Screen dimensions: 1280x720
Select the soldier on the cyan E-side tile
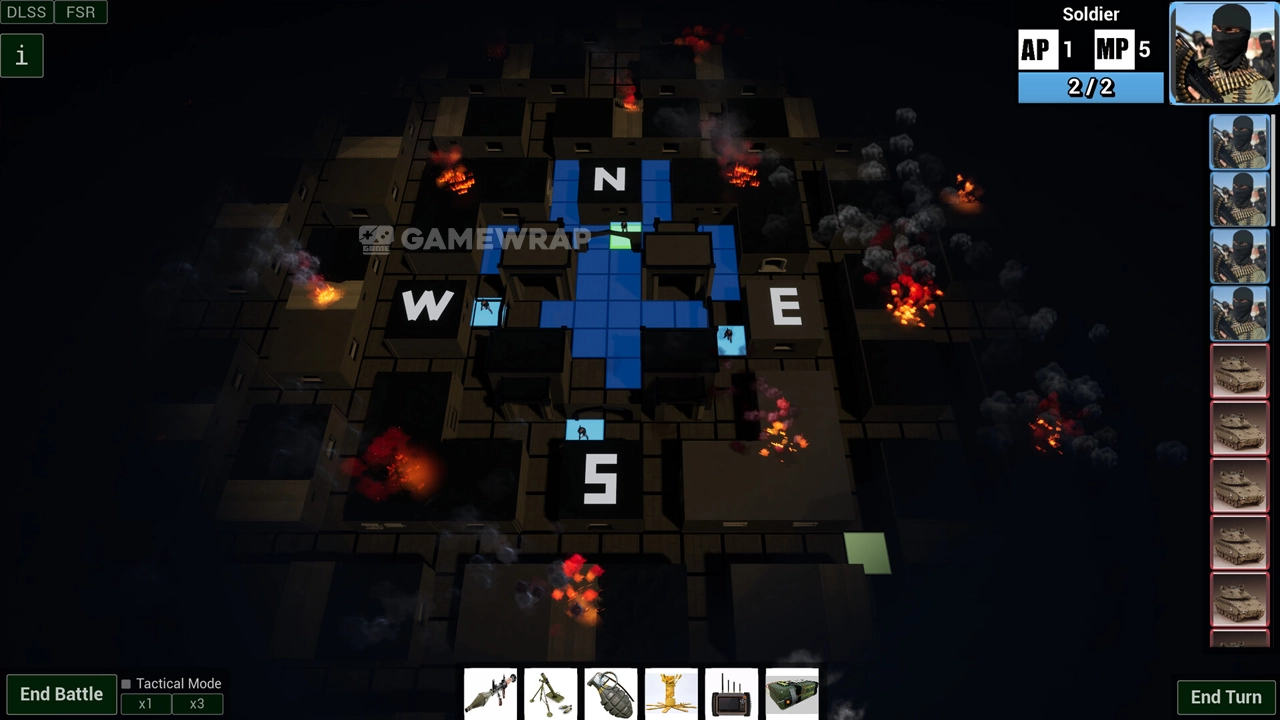(x=731, y=339)
